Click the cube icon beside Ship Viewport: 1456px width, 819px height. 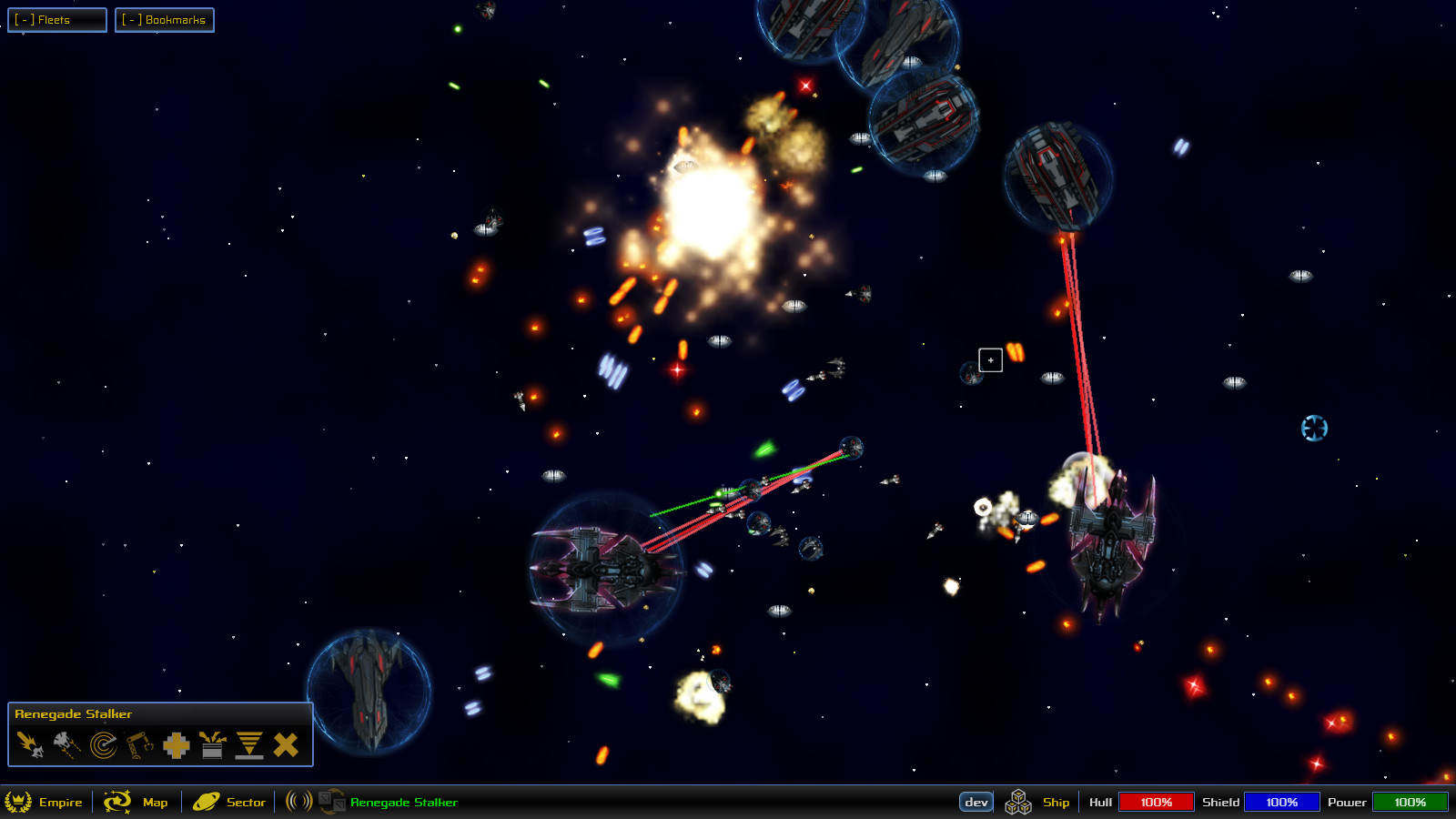click(x=1018, y=803)
